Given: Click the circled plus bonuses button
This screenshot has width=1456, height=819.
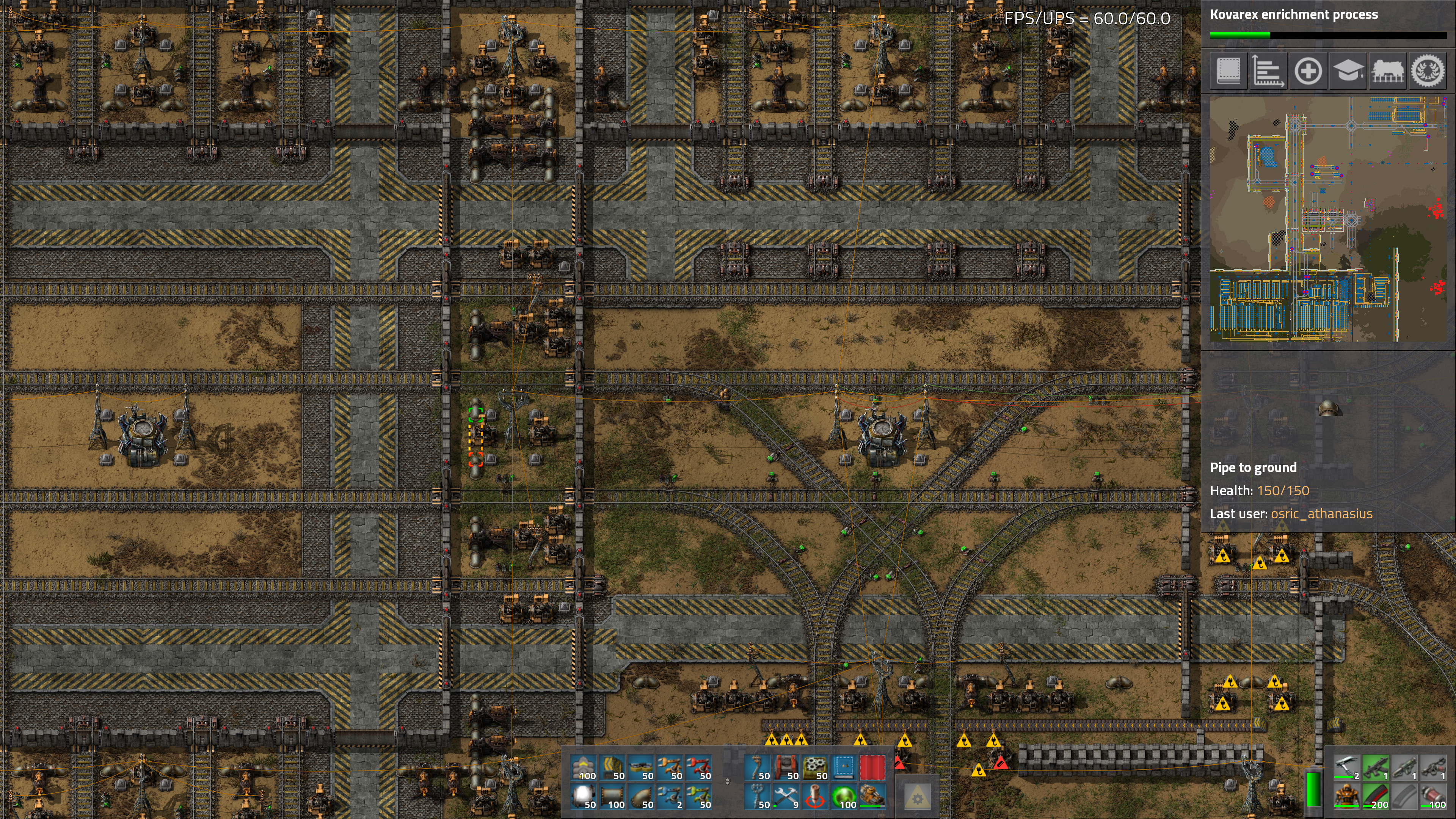Looking at the screenshot, I should point(1308,71).
